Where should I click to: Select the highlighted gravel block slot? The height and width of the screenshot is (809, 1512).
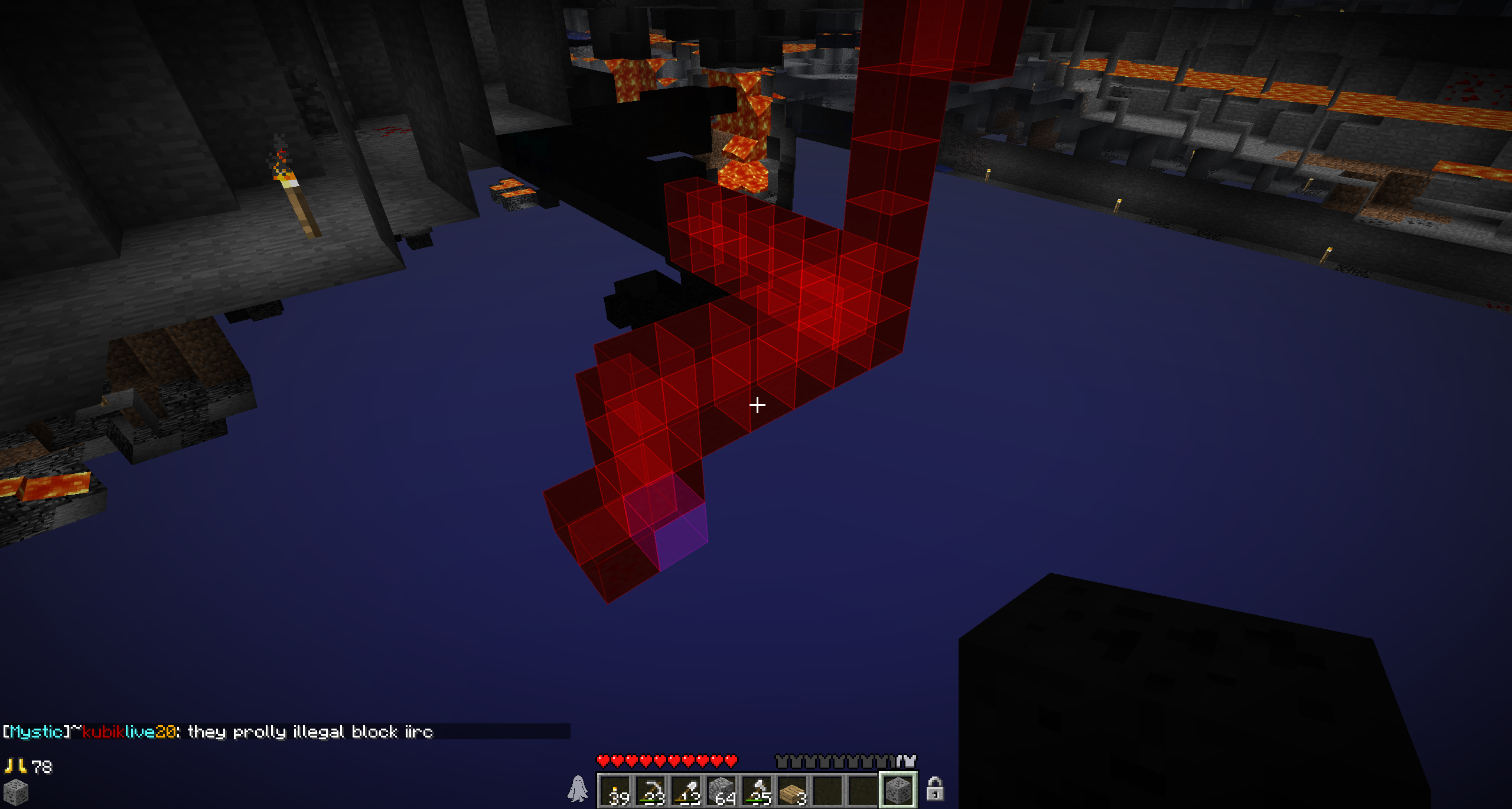898,789
